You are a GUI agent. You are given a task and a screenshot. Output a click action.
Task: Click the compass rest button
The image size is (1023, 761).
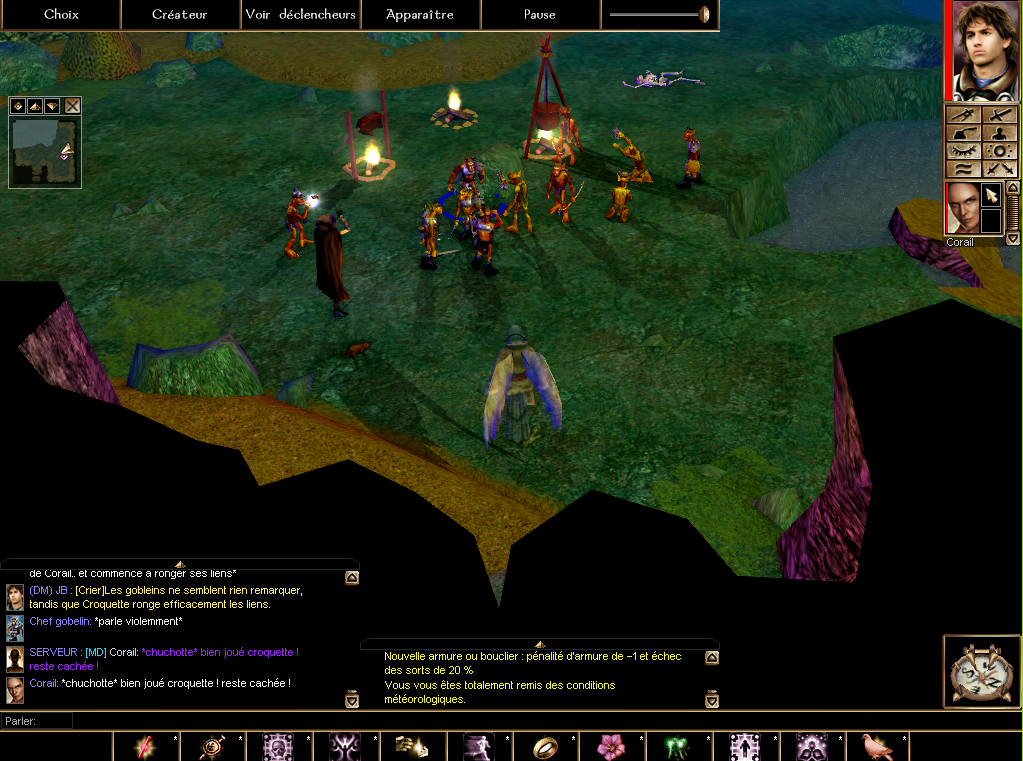click(x=981, y=671)
